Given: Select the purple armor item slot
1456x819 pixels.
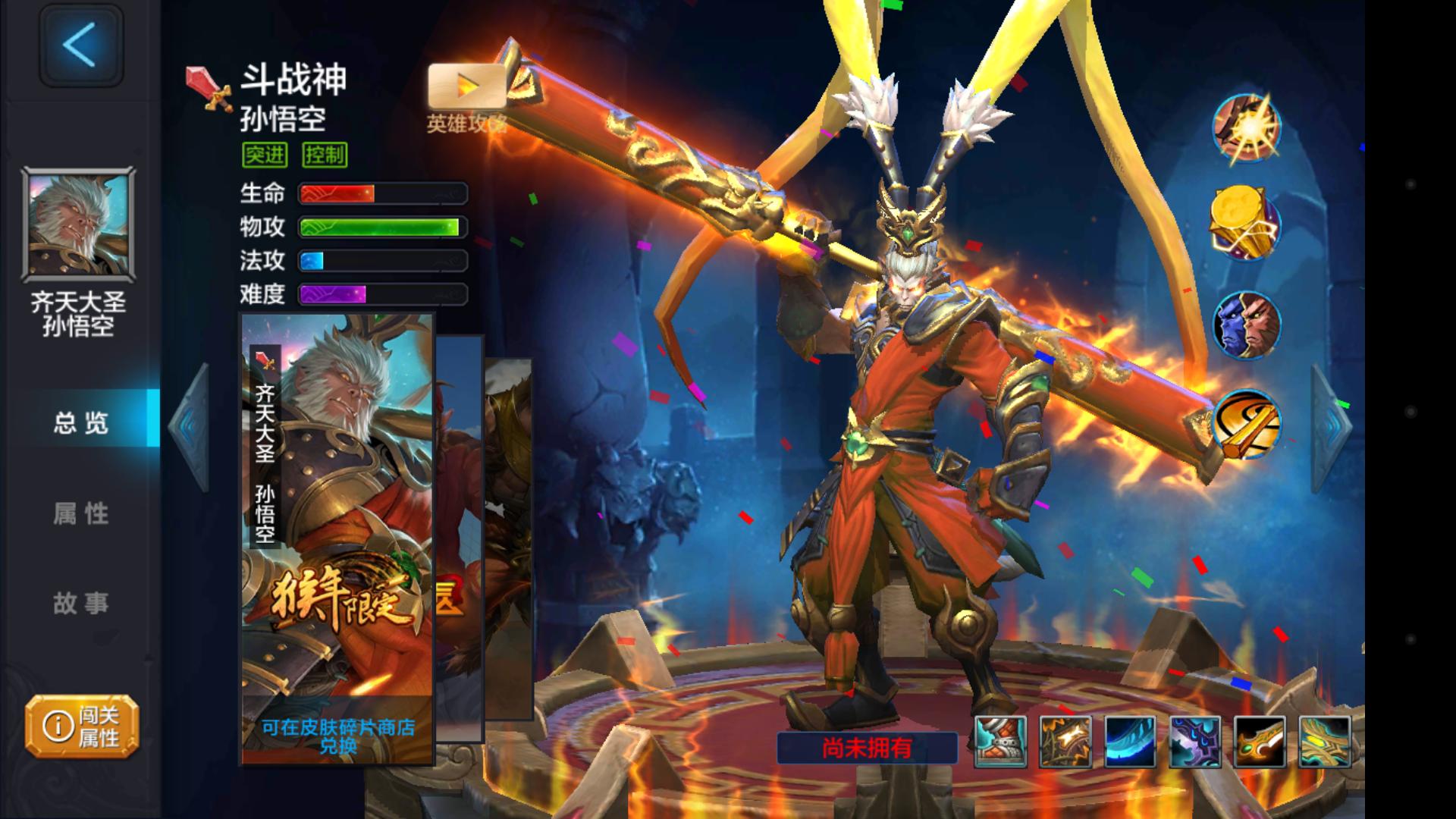Looking at the screenshot, I should pyautogui.click(x=1195, y=742).
